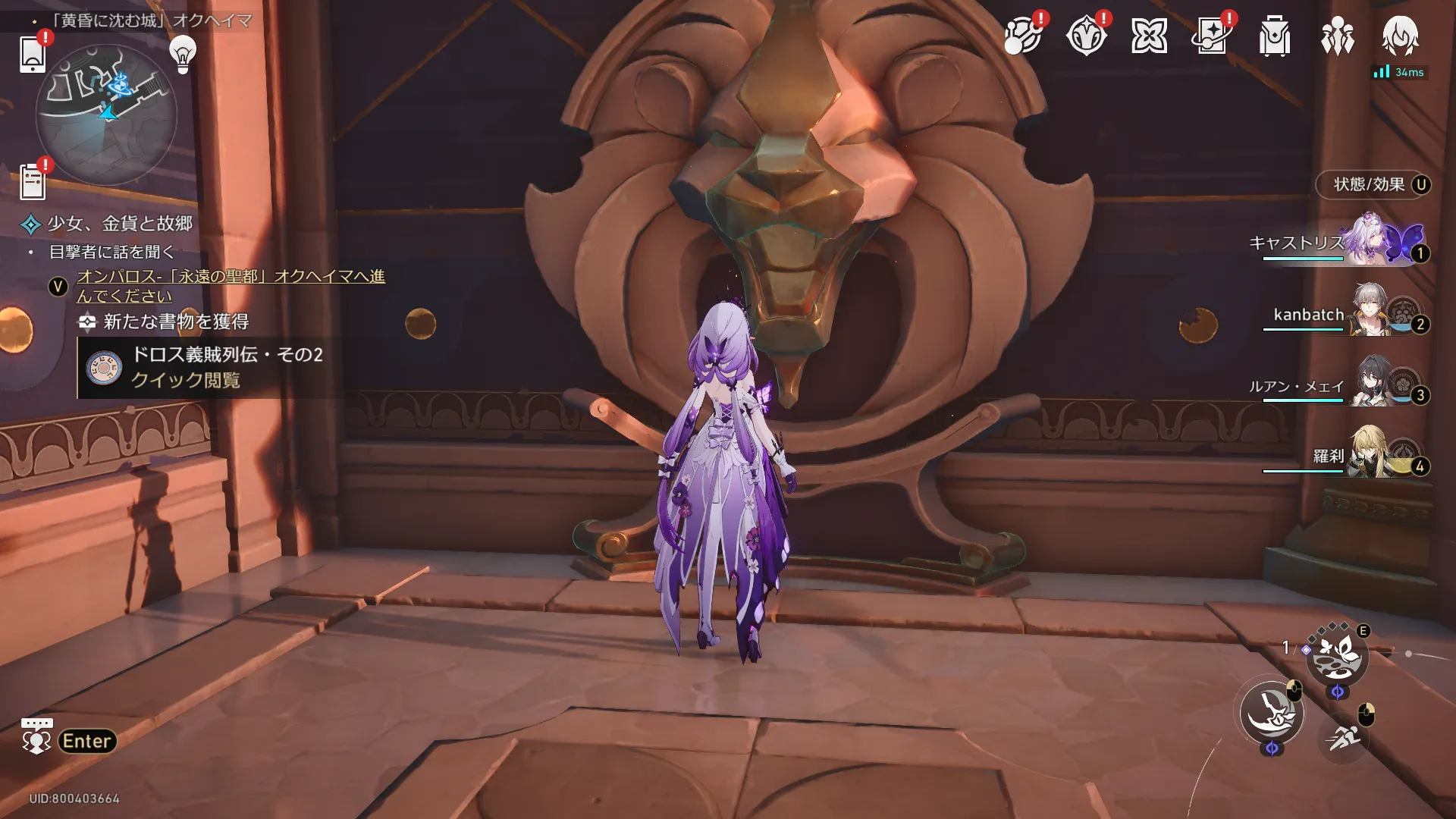
Task: Open the trailblazer profile avatar icon
Action: point(1400,36)
